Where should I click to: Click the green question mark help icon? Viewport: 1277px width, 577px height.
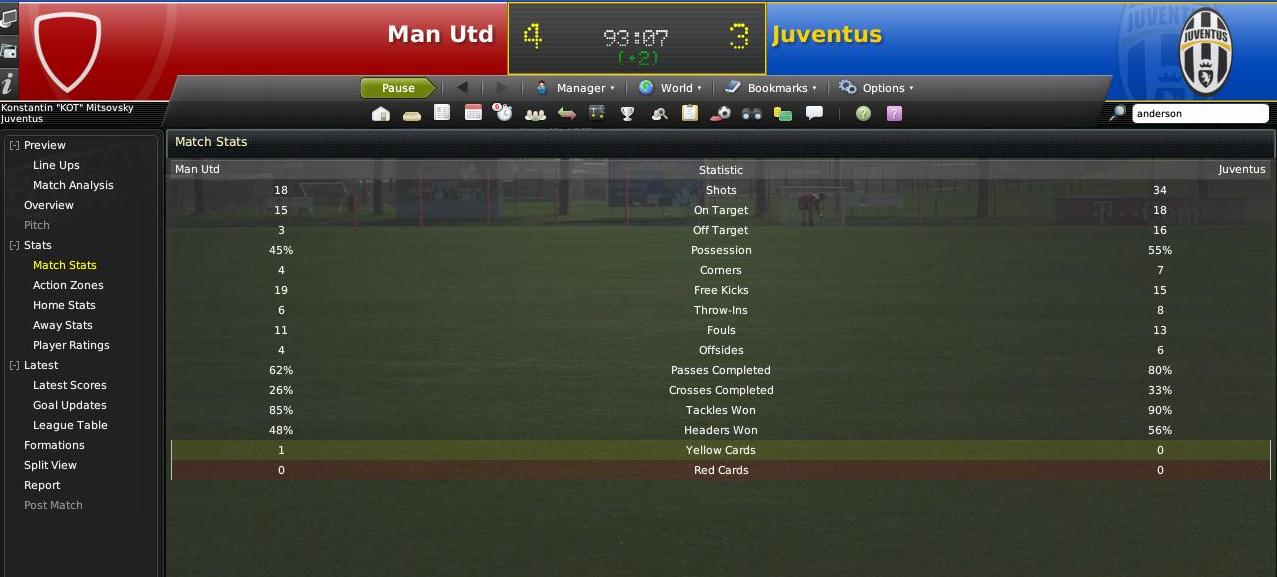863,114
